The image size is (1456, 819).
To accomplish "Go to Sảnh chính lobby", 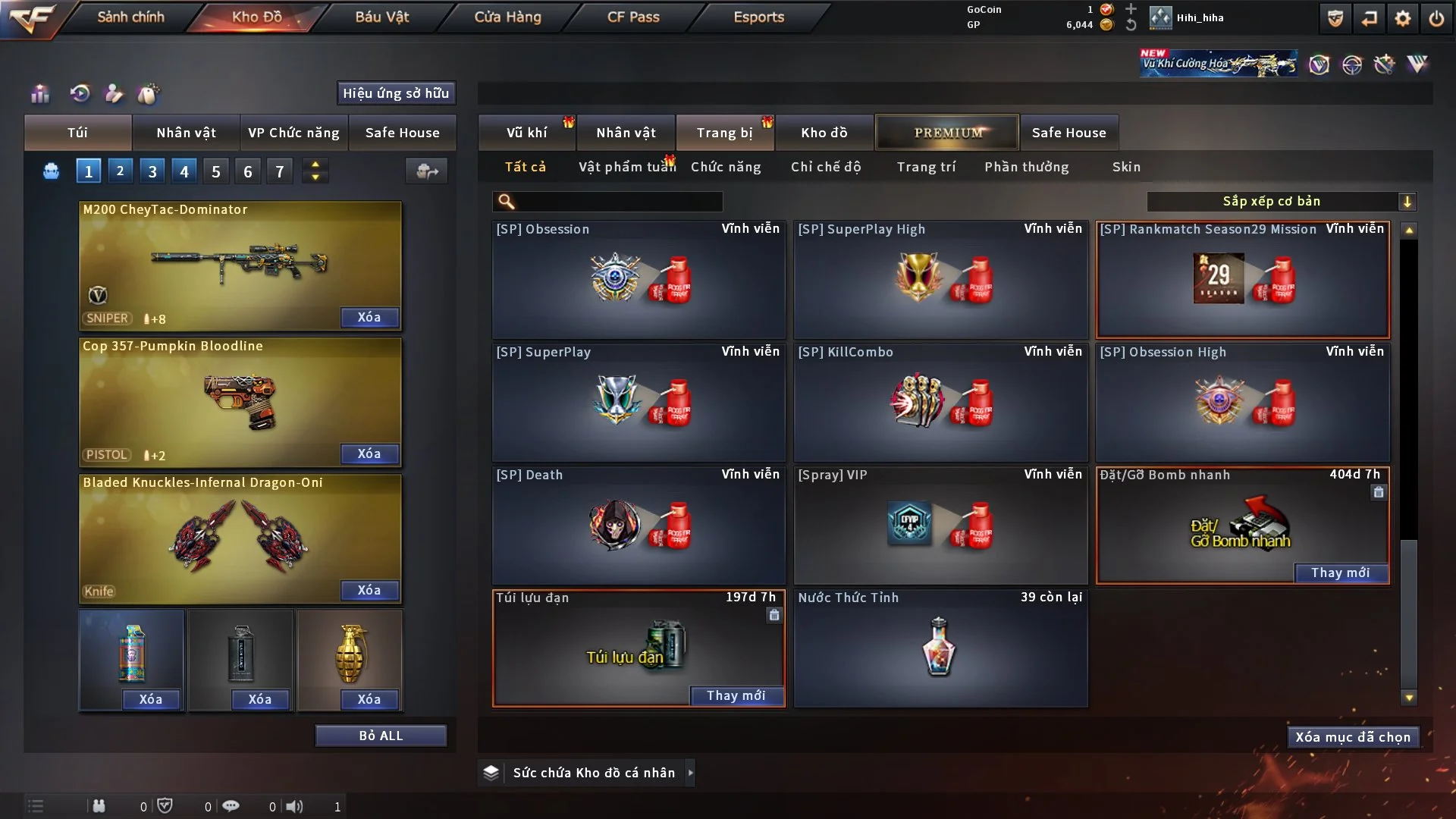I will pyautogui.click(x=130, y=17).
